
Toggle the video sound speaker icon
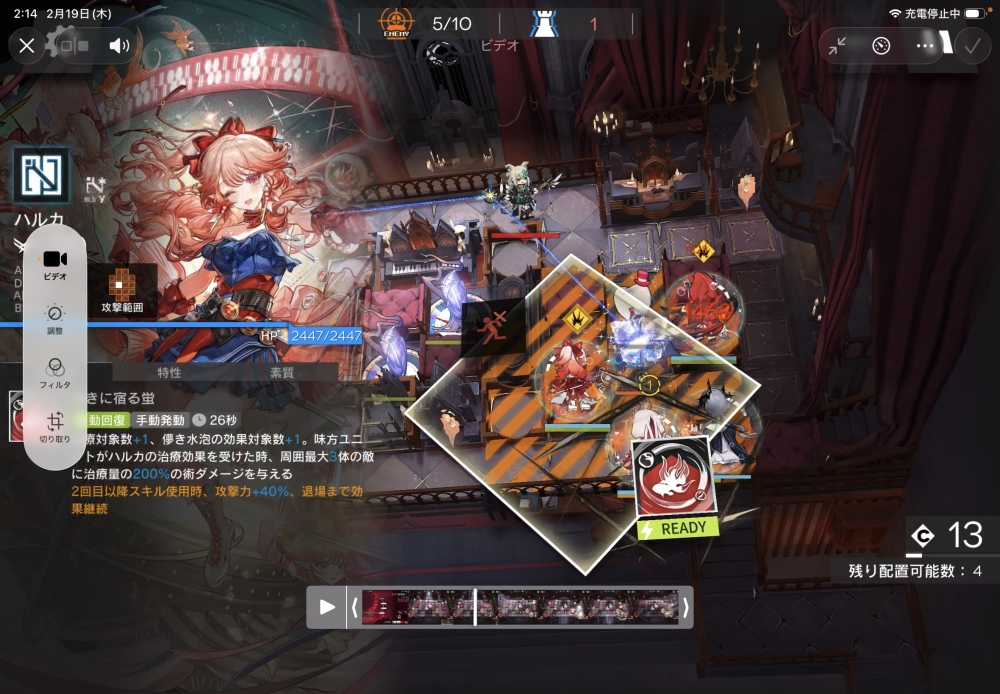[120, 45]
